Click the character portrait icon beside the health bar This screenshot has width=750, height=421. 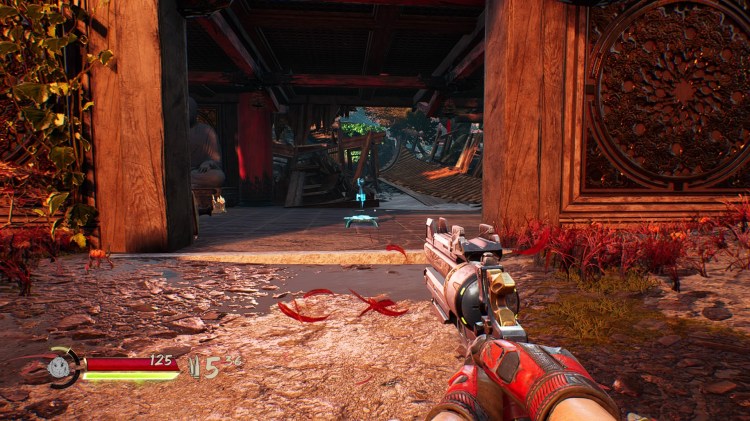tap(62, 367)
